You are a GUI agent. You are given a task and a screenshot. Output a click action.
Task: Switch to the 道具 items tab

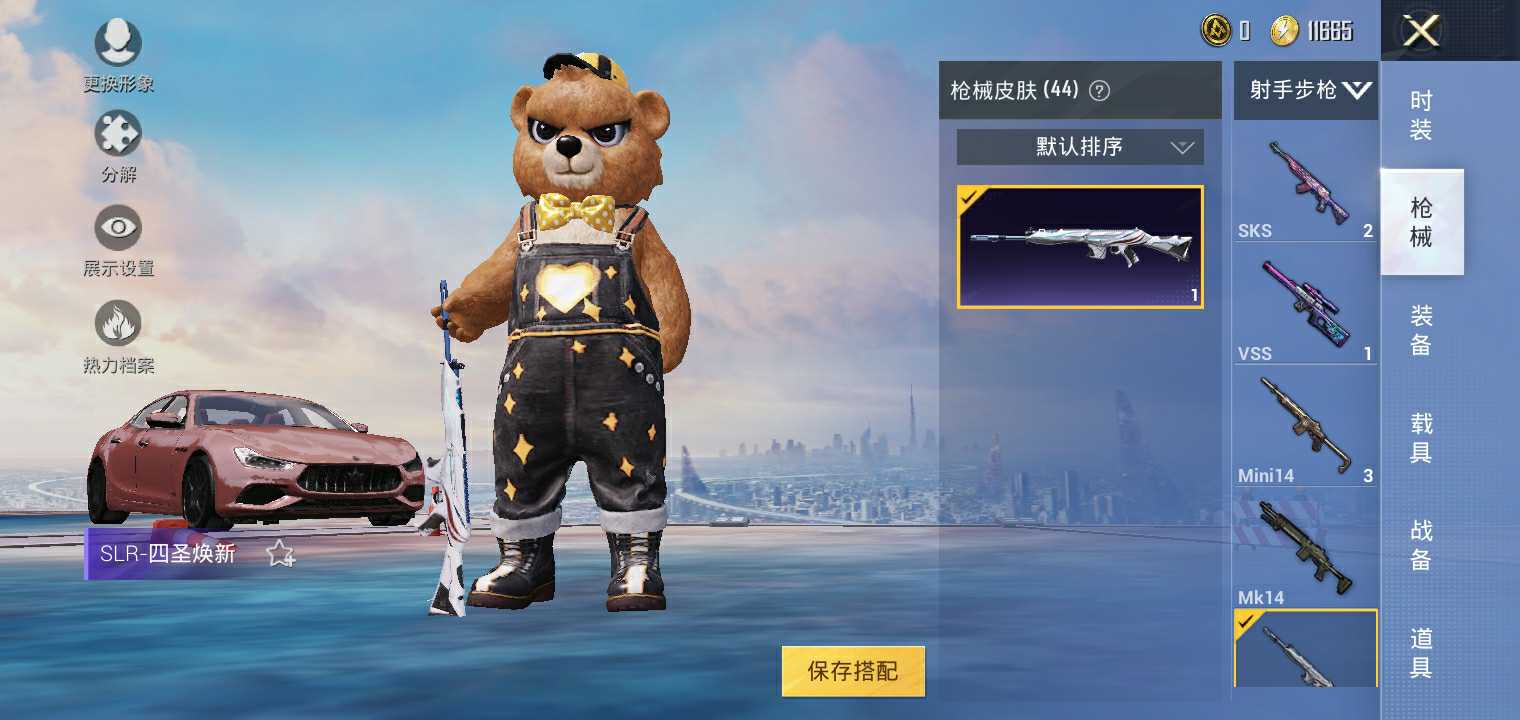(x=1421, y=653)
